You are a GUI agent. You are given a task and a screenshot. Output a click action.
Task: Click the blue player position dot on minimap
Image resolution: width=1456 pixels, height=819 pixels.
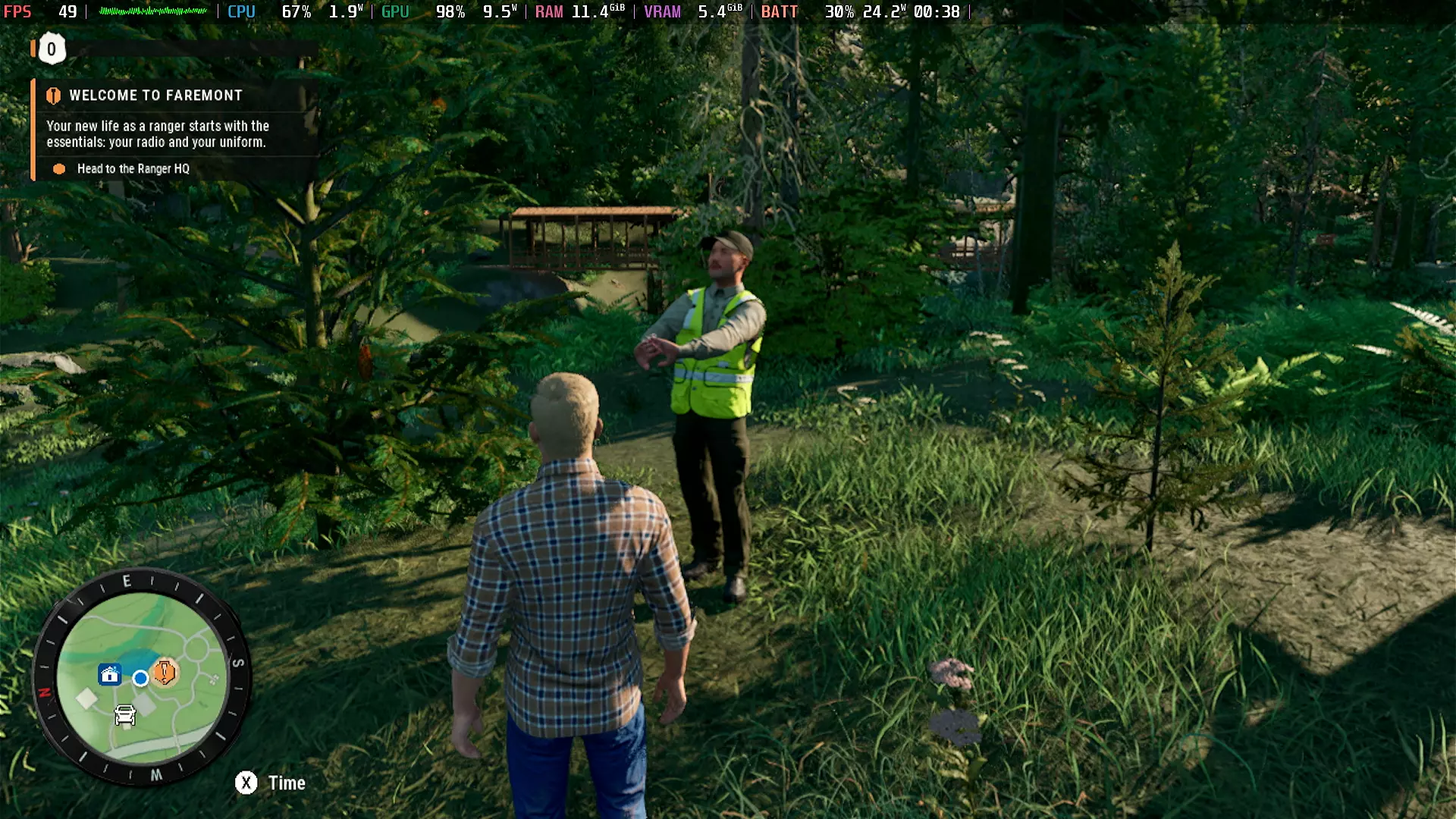[140, 678]
